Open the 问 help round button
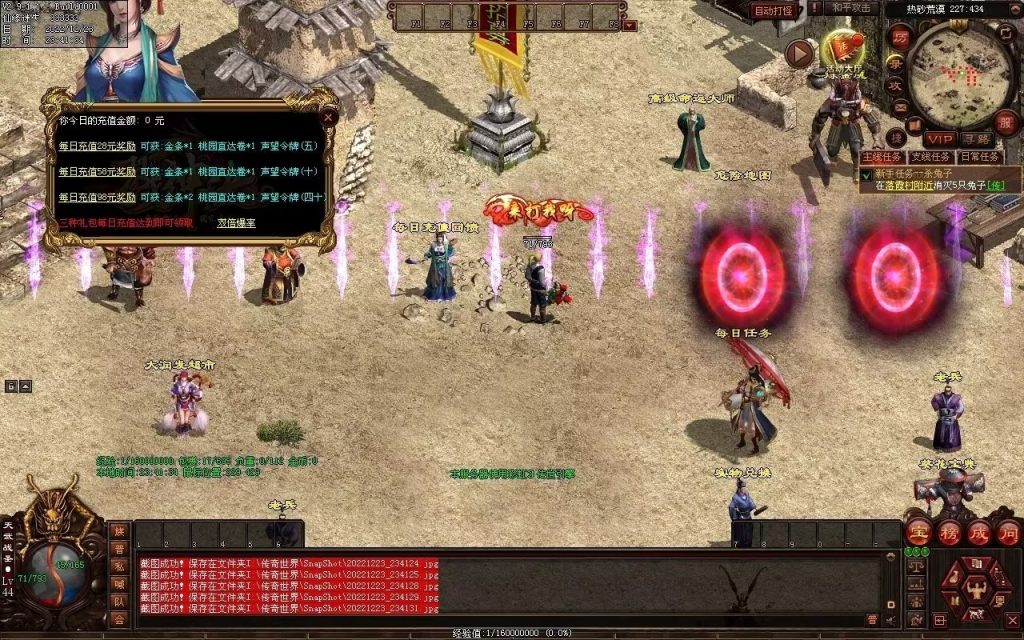Screen dimensions: 1024x640 tap(1008, 532)
